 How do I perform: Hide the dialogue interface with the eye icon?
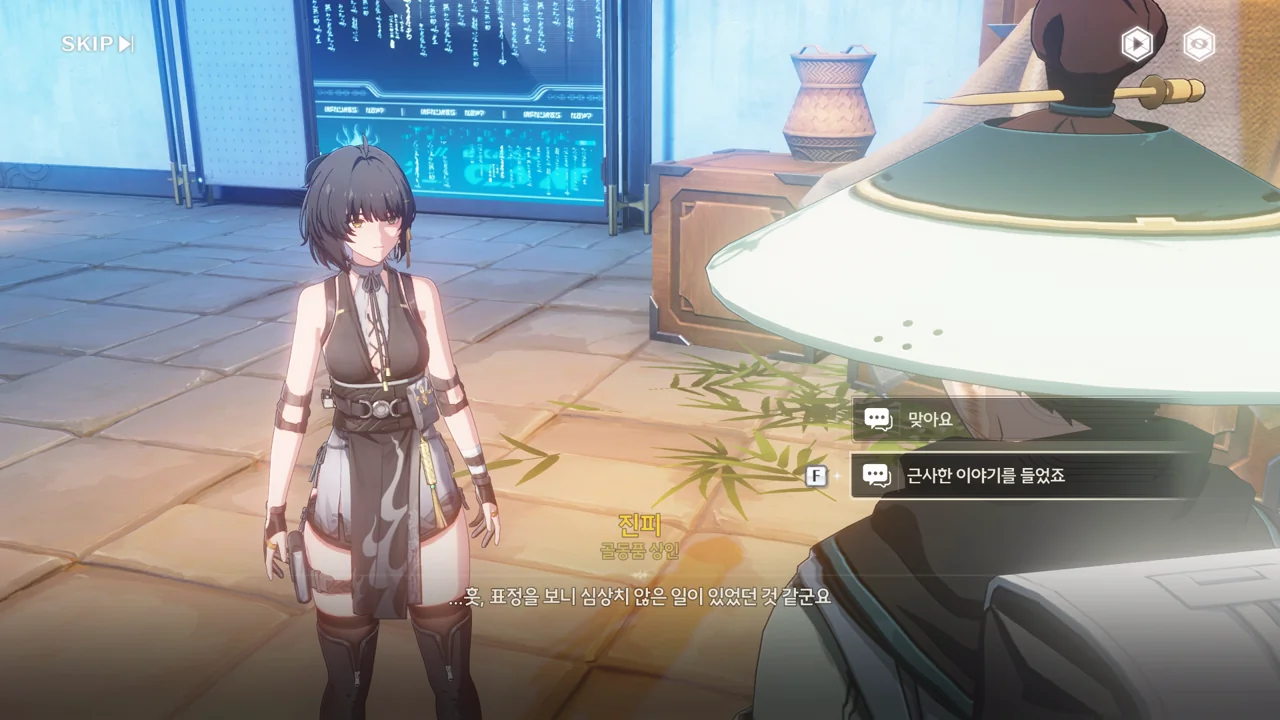[1199, 44]
